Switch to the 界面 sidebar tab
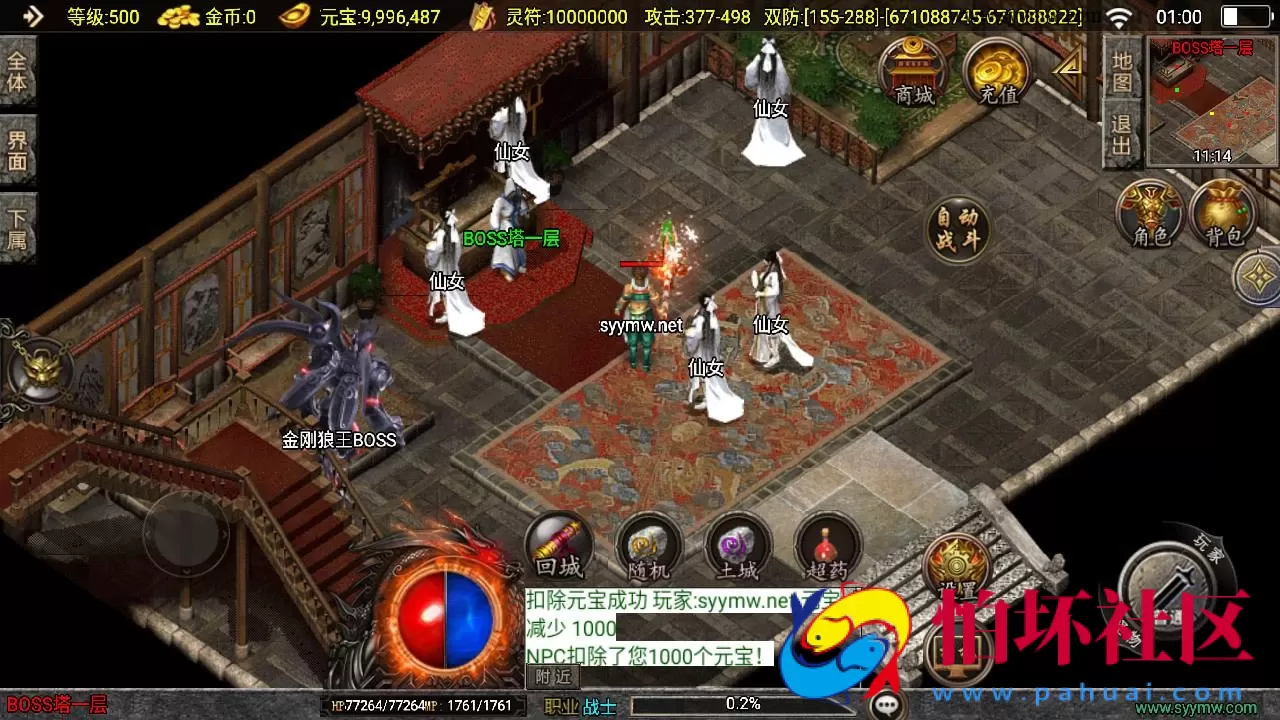 (18, 150)
